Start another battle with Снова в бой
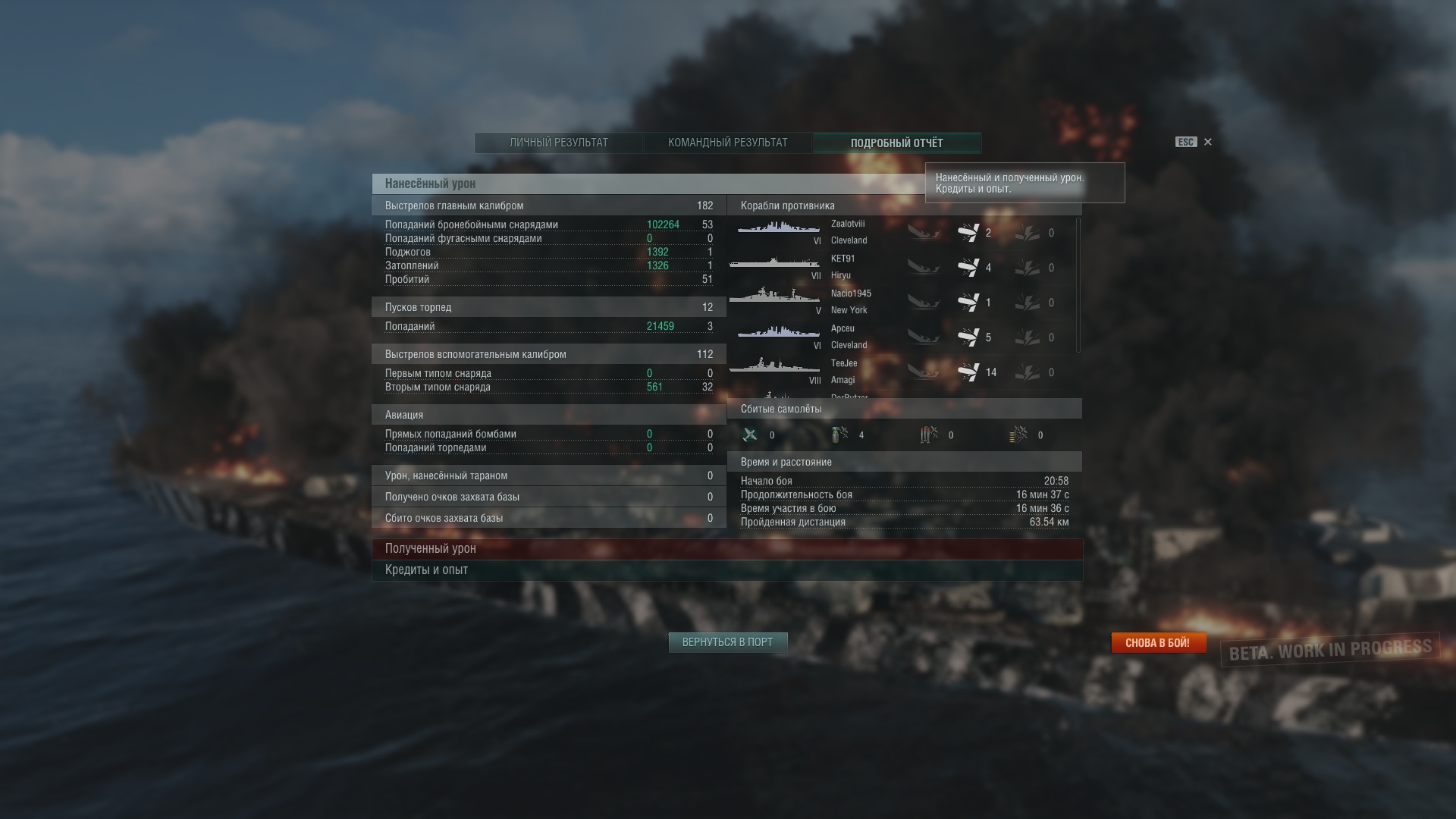The width and height of the screenshot is (1456, 819). (1157, 643)
